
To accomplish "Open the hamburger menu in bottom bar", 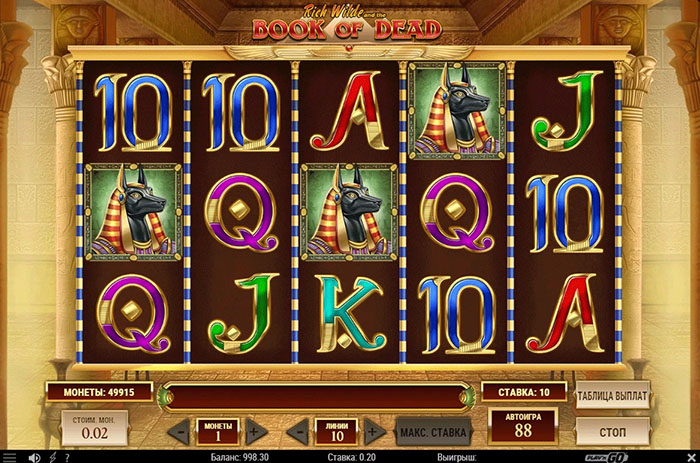I will click(10, 456).
